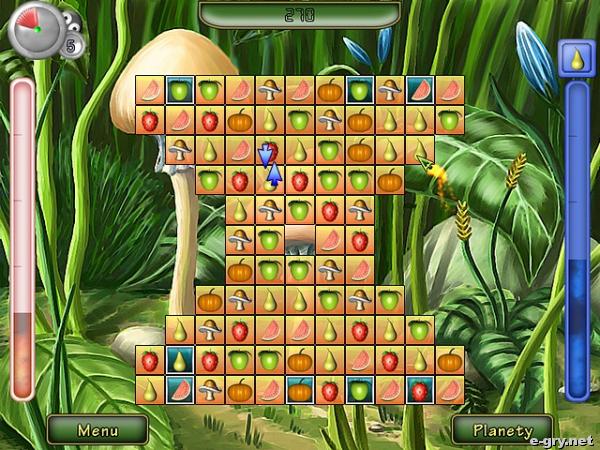The width and height of the screenshot is (600, 450).
Task: Open the Menu button
Action: tap(97, 430)
